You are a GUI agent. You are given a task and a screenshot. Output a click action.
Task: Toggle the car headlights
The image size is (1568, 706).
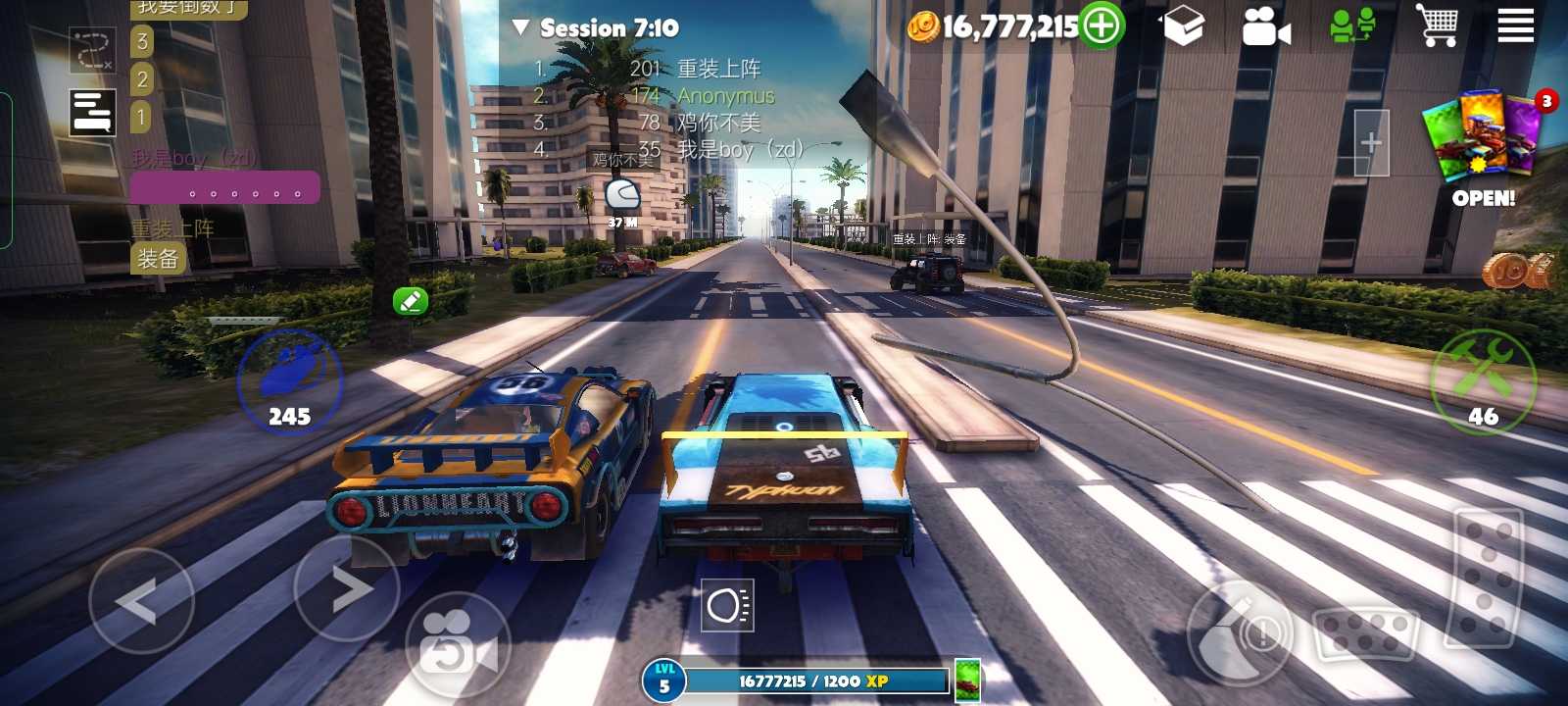[x=728, y=606]
